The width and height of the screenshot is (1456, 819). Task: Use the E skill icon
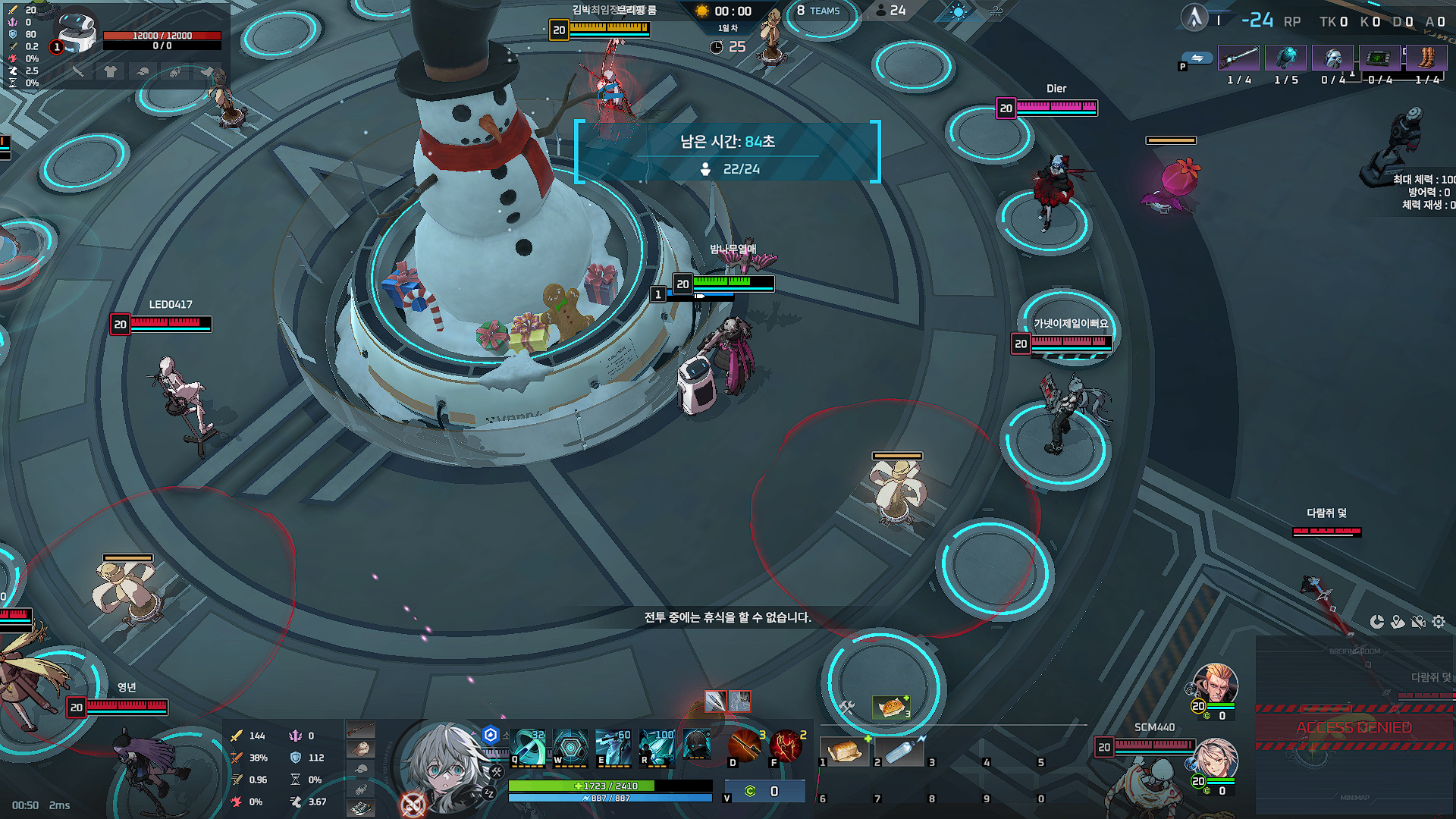click(613, 746)
